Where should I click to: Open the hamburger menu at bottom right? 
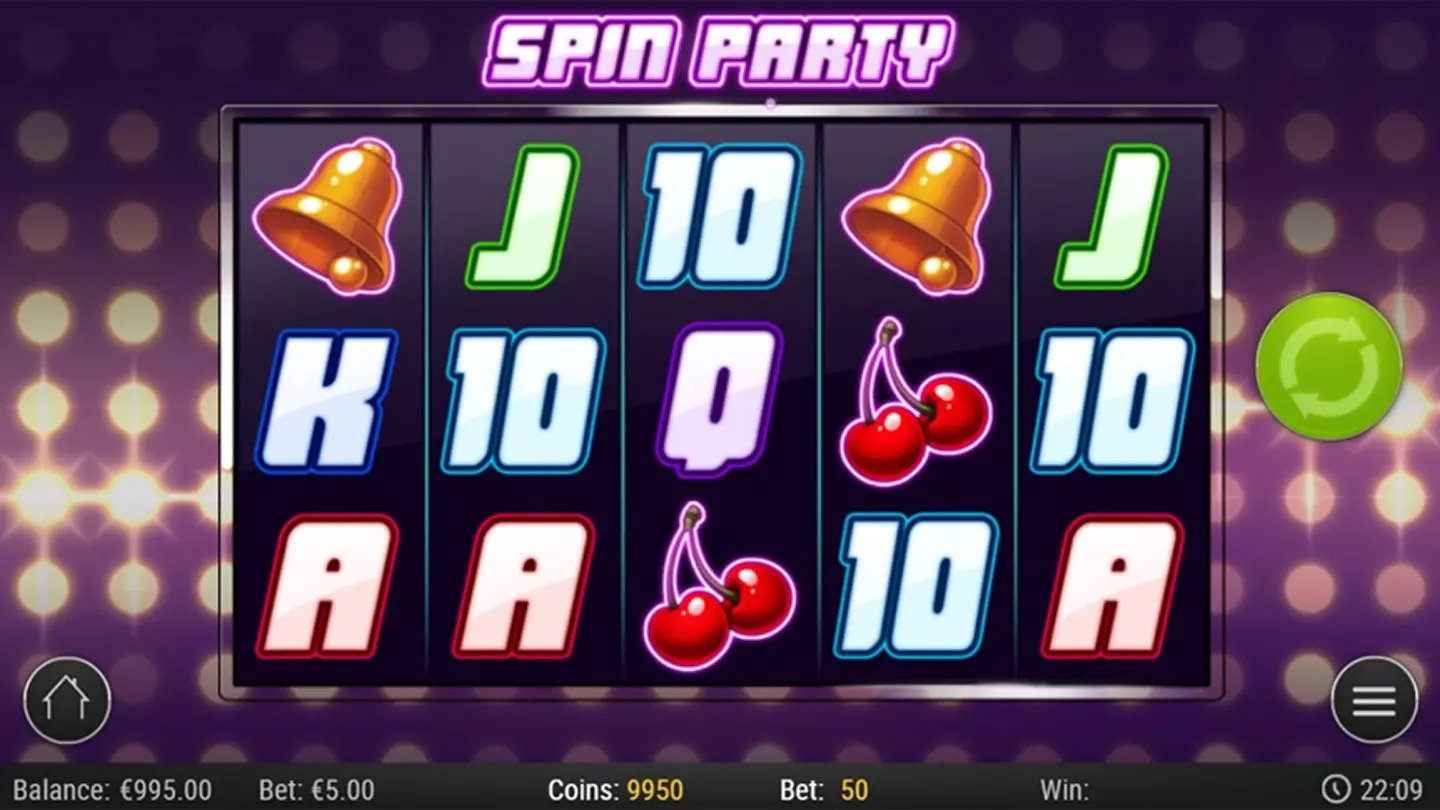tap(1372, 702)
